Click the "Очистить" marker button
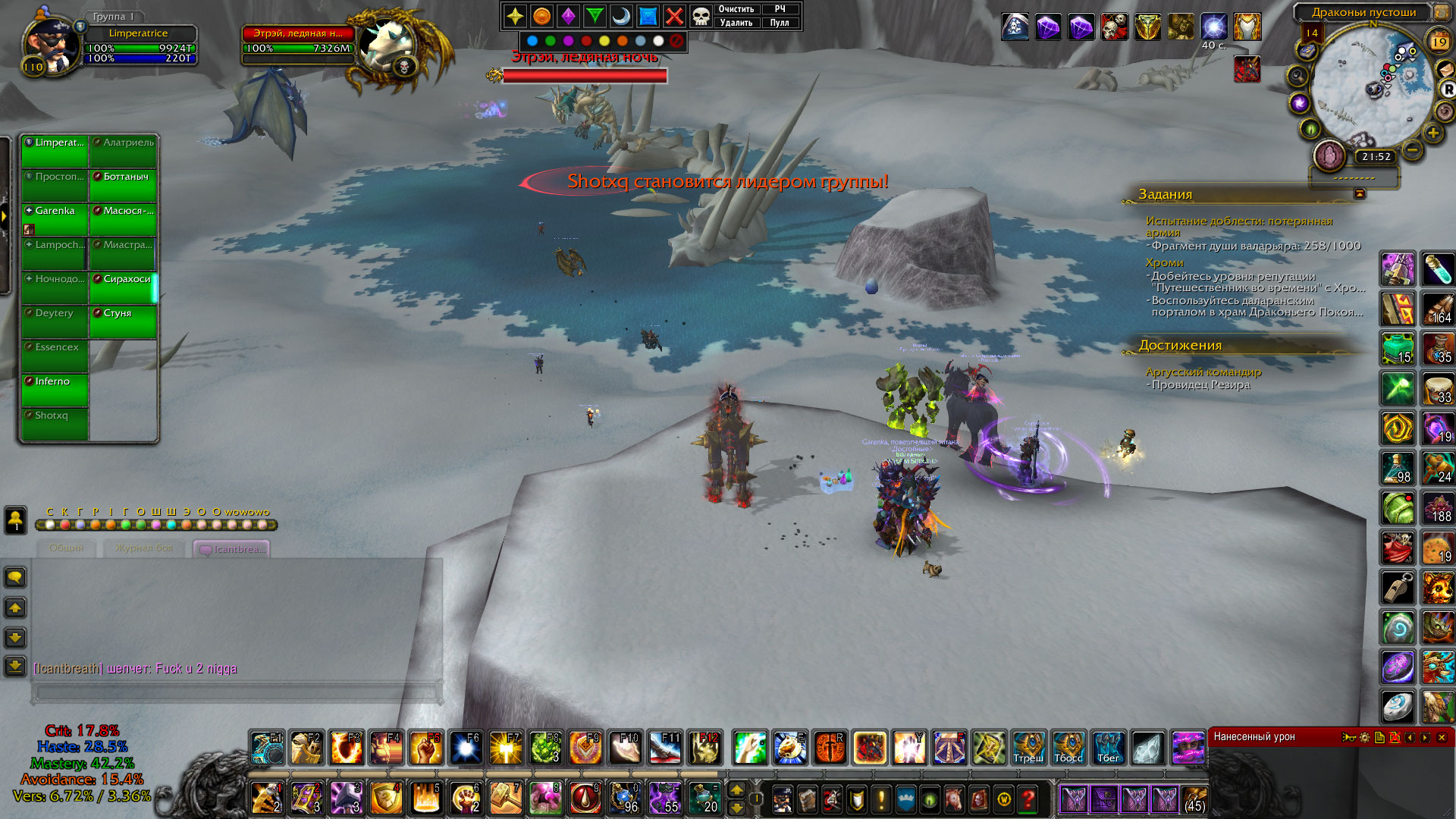The height and width of the screenshot is (819, 1456). point(736,9)
